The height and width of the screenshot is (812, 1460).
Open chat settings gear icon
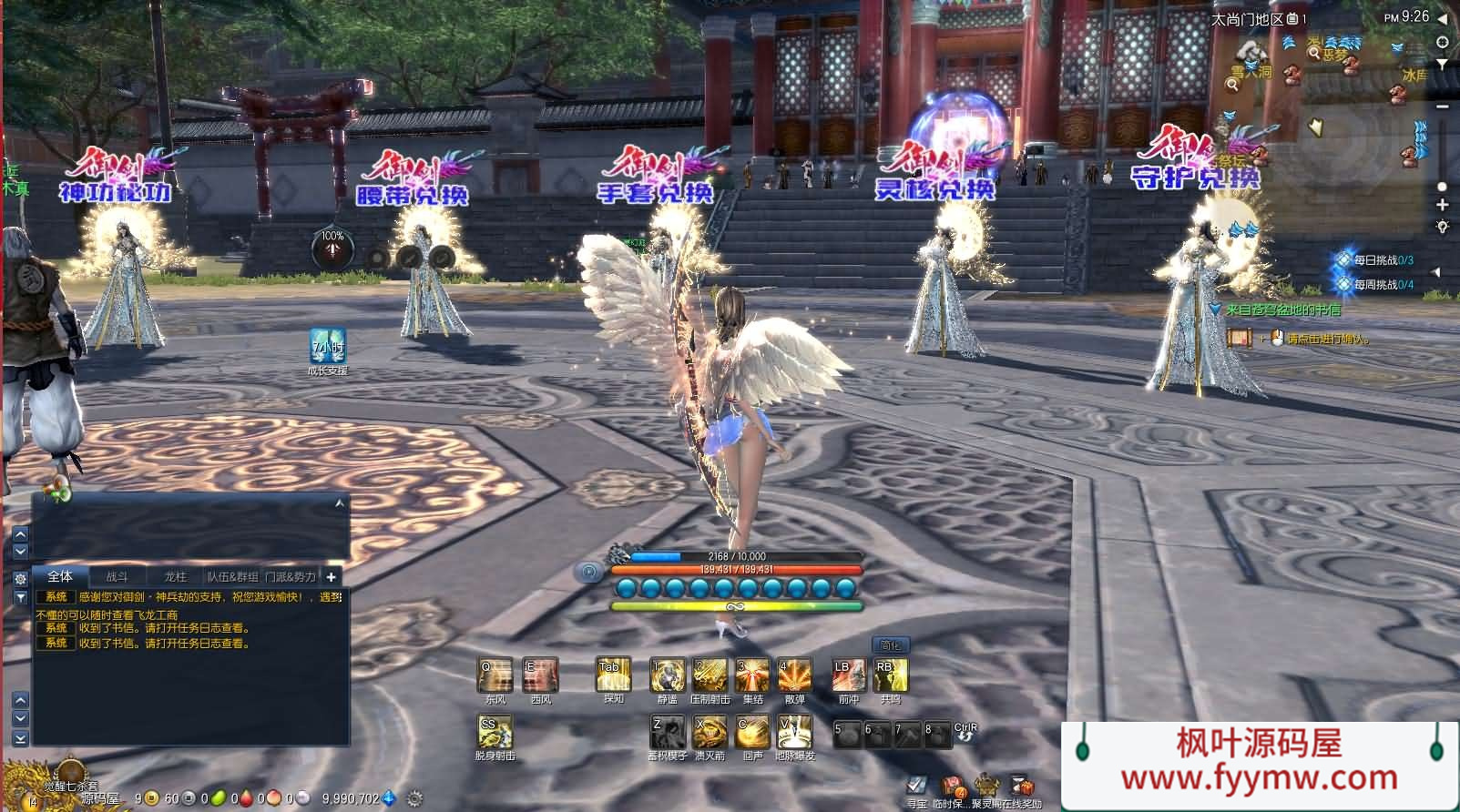point(20,578)
